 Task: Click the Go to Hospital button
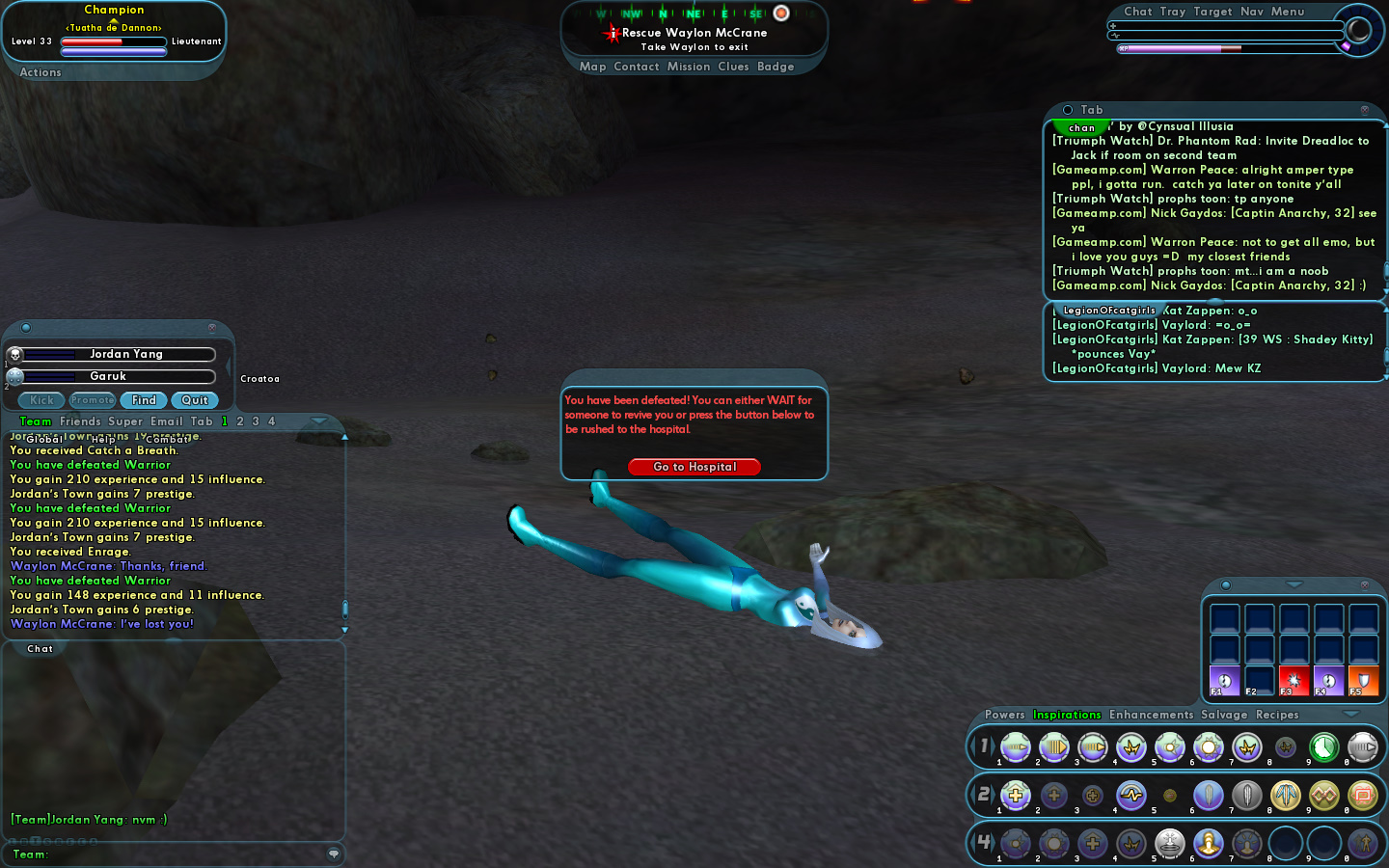694,467
